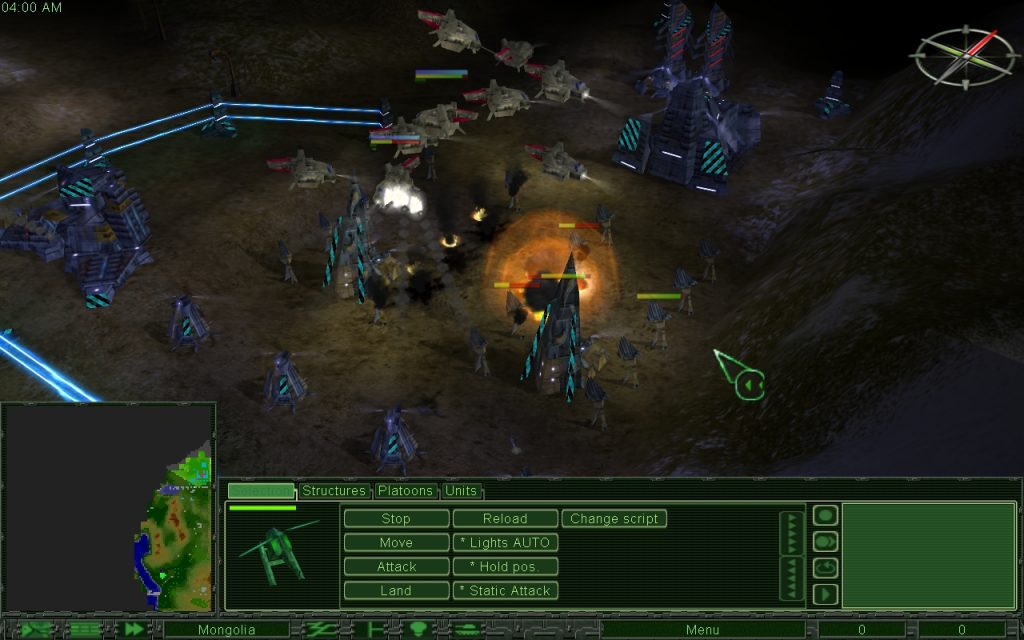Toggle the Lights AUTO setting
This screenshot has width=1024, height=640.
point(505,543)
